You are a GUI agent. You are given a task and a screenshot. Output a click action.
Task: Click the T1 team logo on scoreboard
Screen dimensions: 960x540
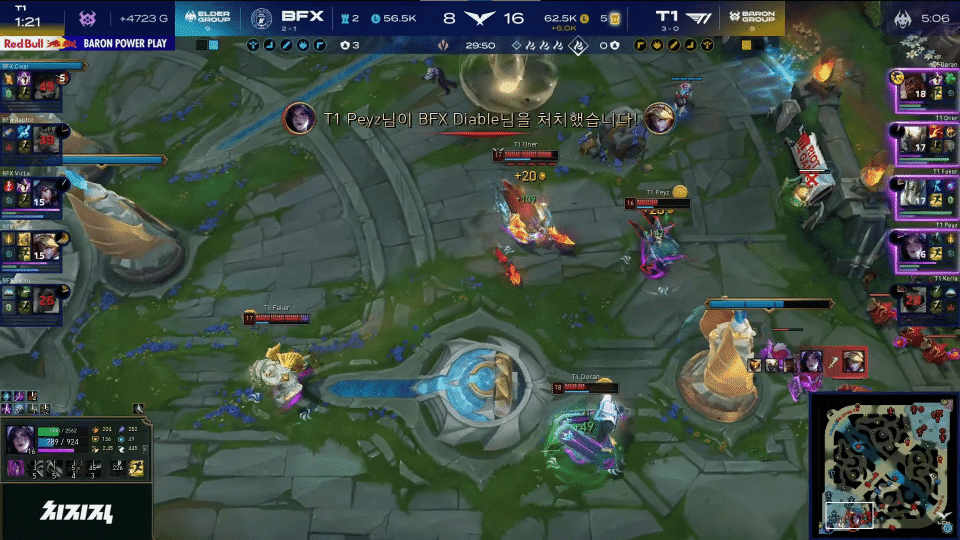tap(706, 17)
